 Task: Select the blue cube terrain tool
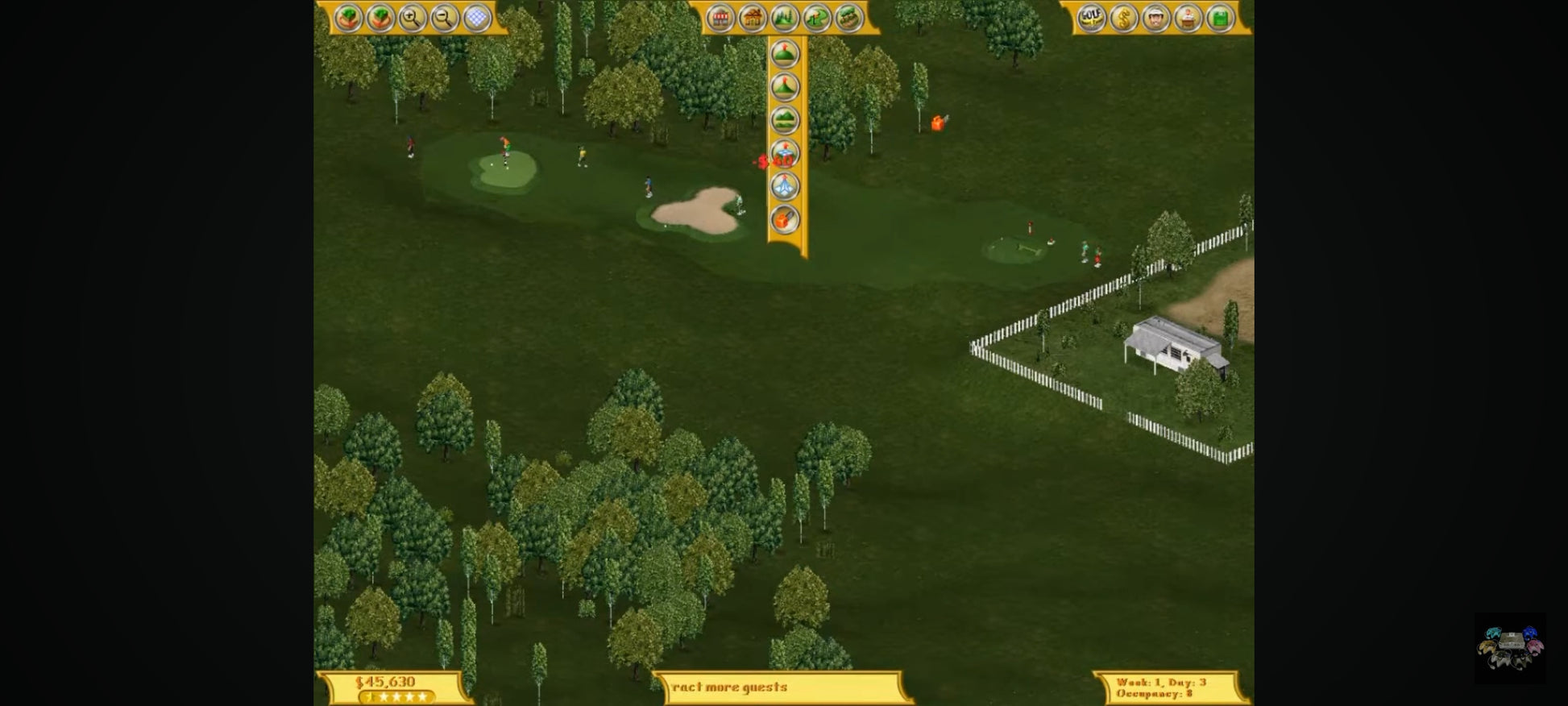(x=785, y=152)
